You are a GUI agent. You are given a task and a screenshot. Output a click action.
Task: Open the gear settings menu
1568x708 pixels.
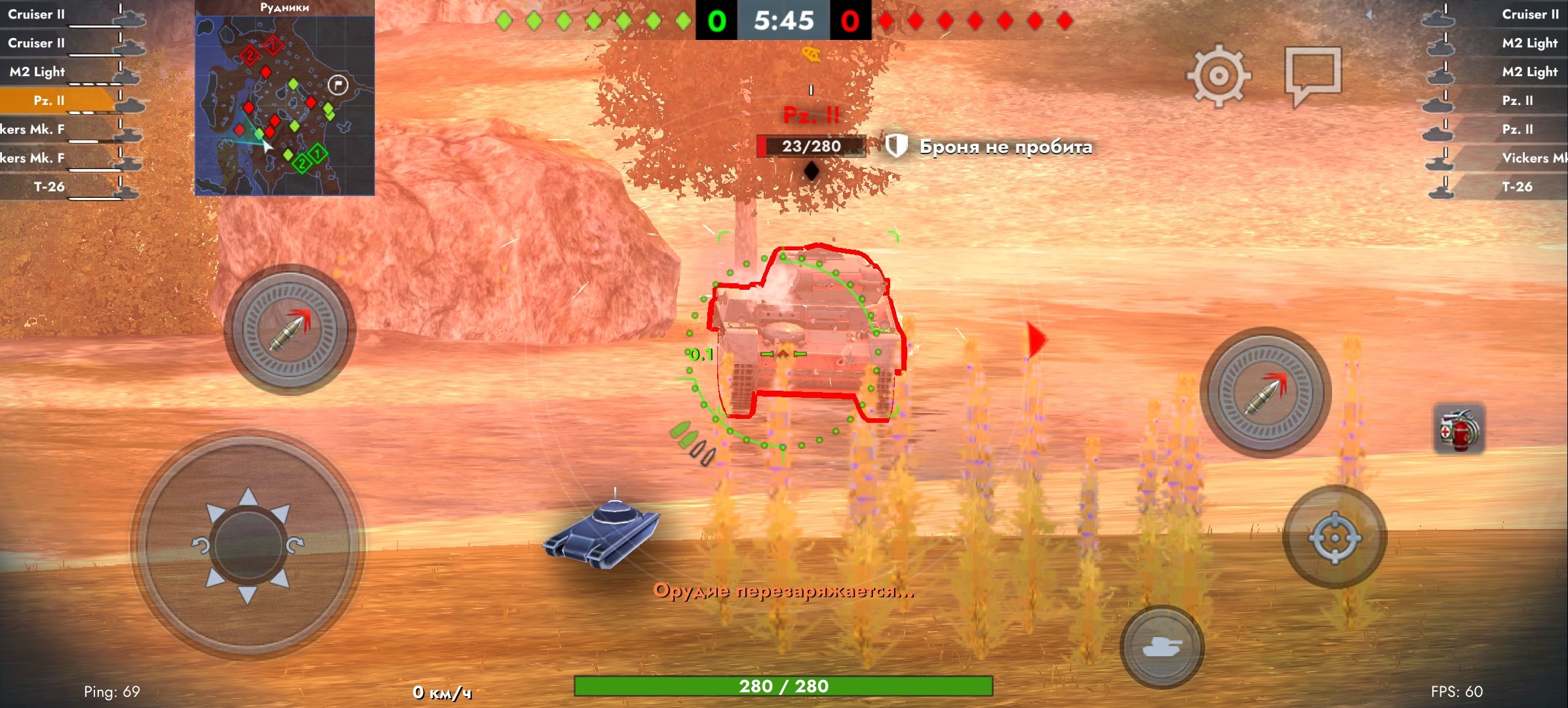(1218, 75)
